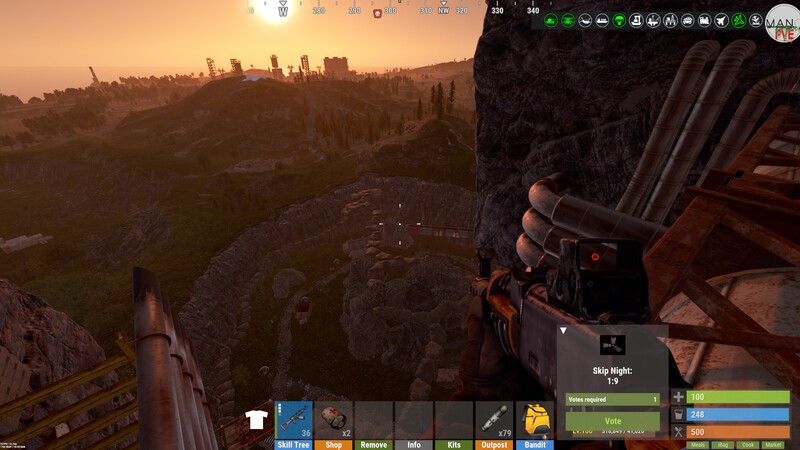Vote to skip the night
This screenshot has height=450, width=800.
pyautogui.click(x=613, y=422)
